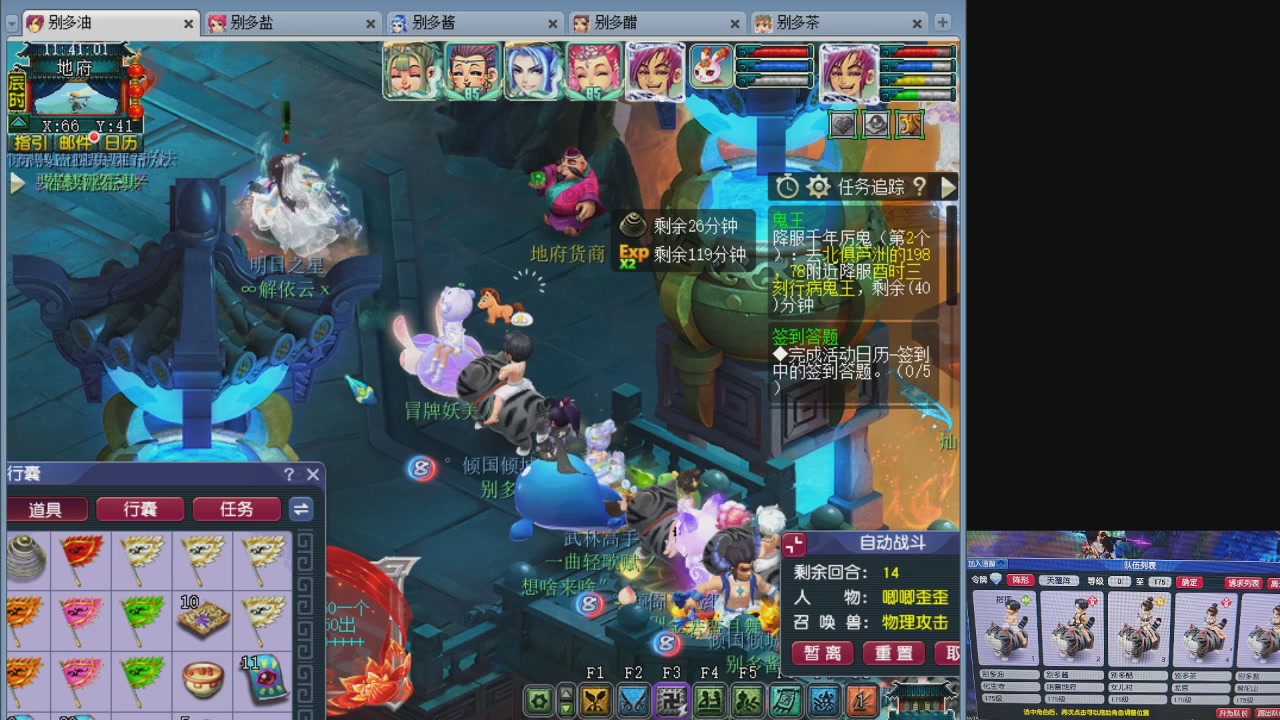Collapse the 加入语音 panel with its chevron

[1000, 563]
